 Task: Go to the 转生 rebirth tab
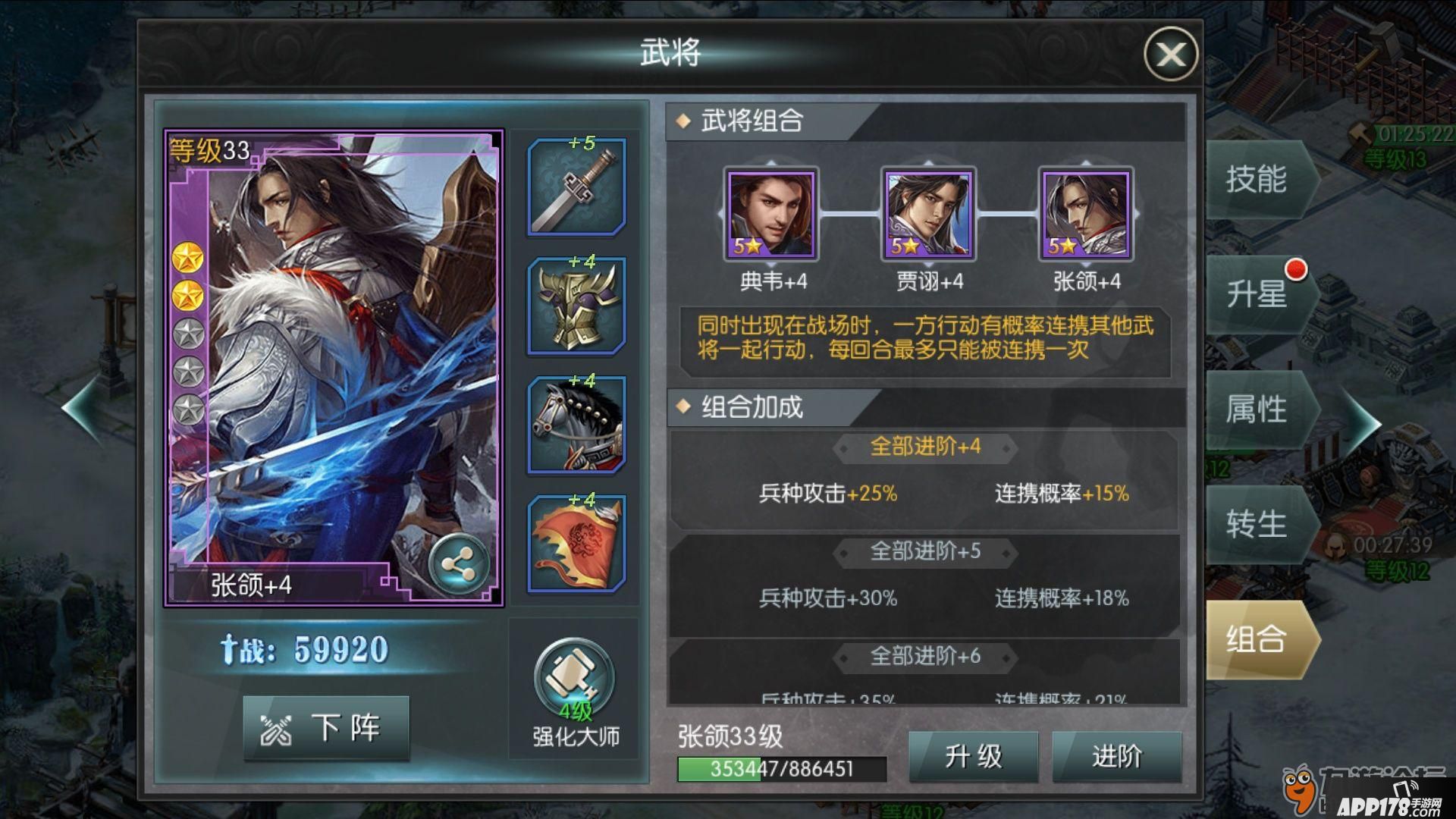pos(1257,524)
